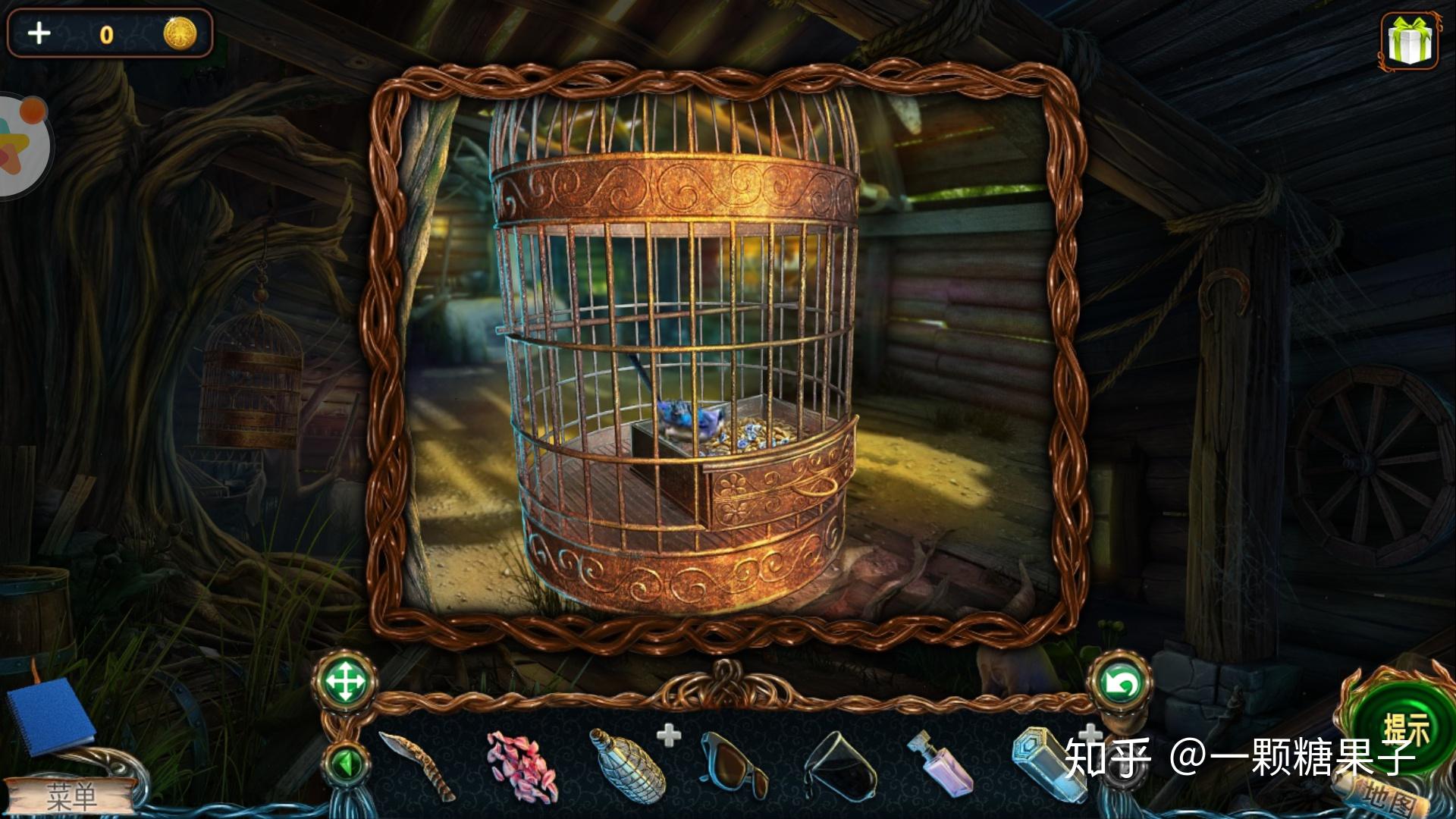Select the bucket of black liquid
The height and width of the screenshot is (819, 1456).
tap(838, 766)
